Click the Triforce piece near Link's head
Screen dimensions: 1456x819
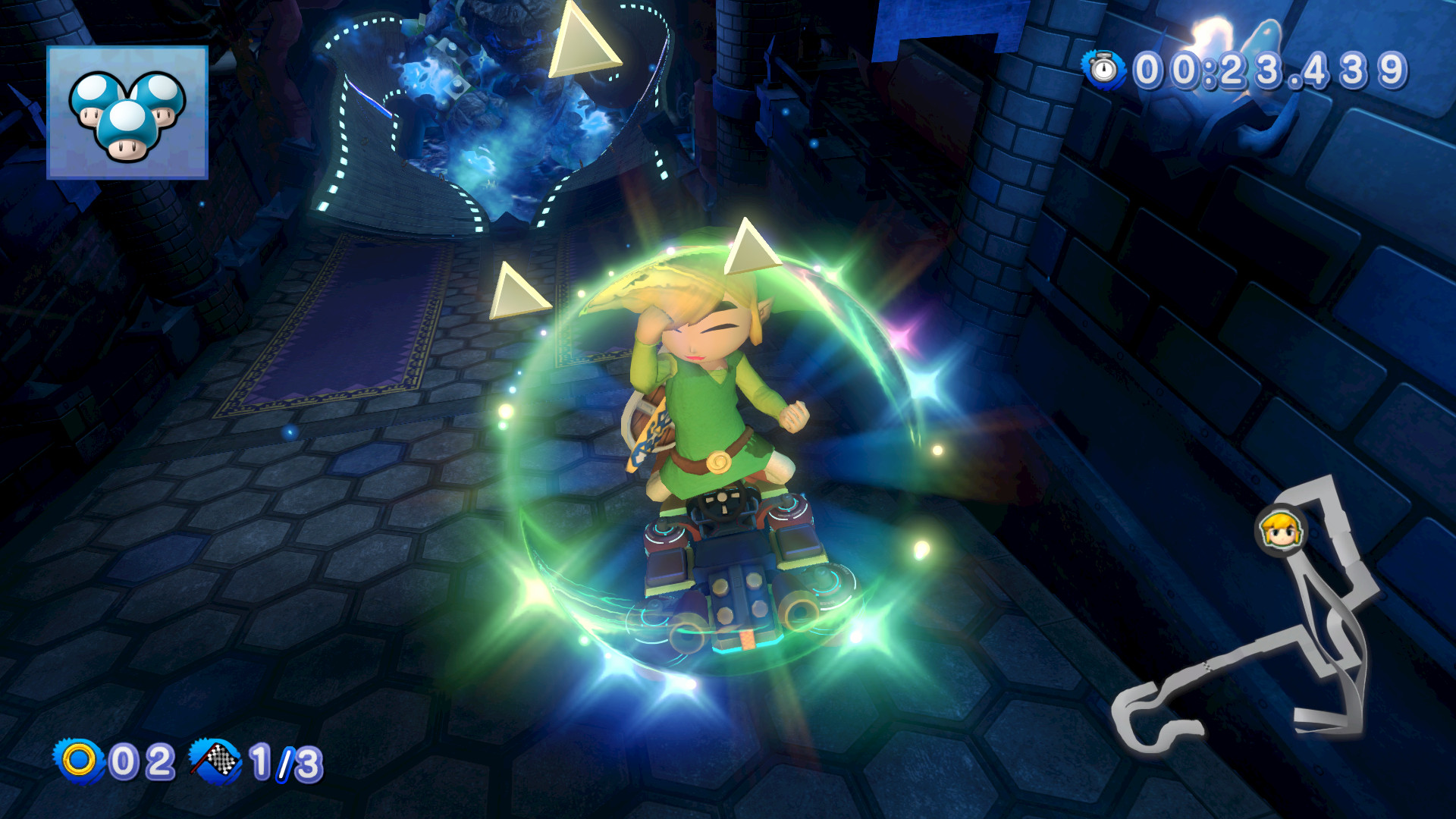coord(752,250)
